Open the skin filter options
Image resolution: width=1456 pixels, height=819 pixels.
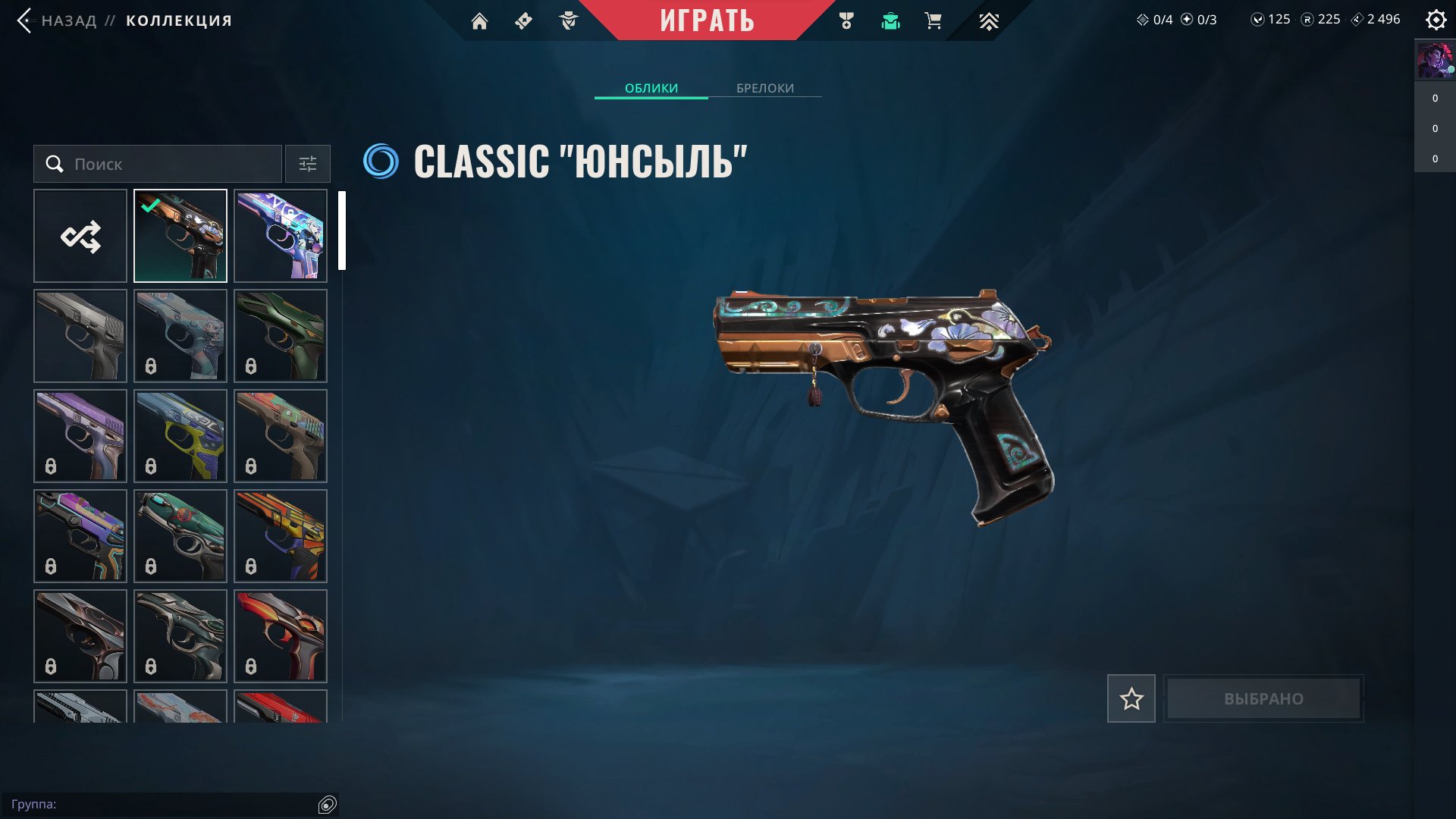(x=307, y=164)
